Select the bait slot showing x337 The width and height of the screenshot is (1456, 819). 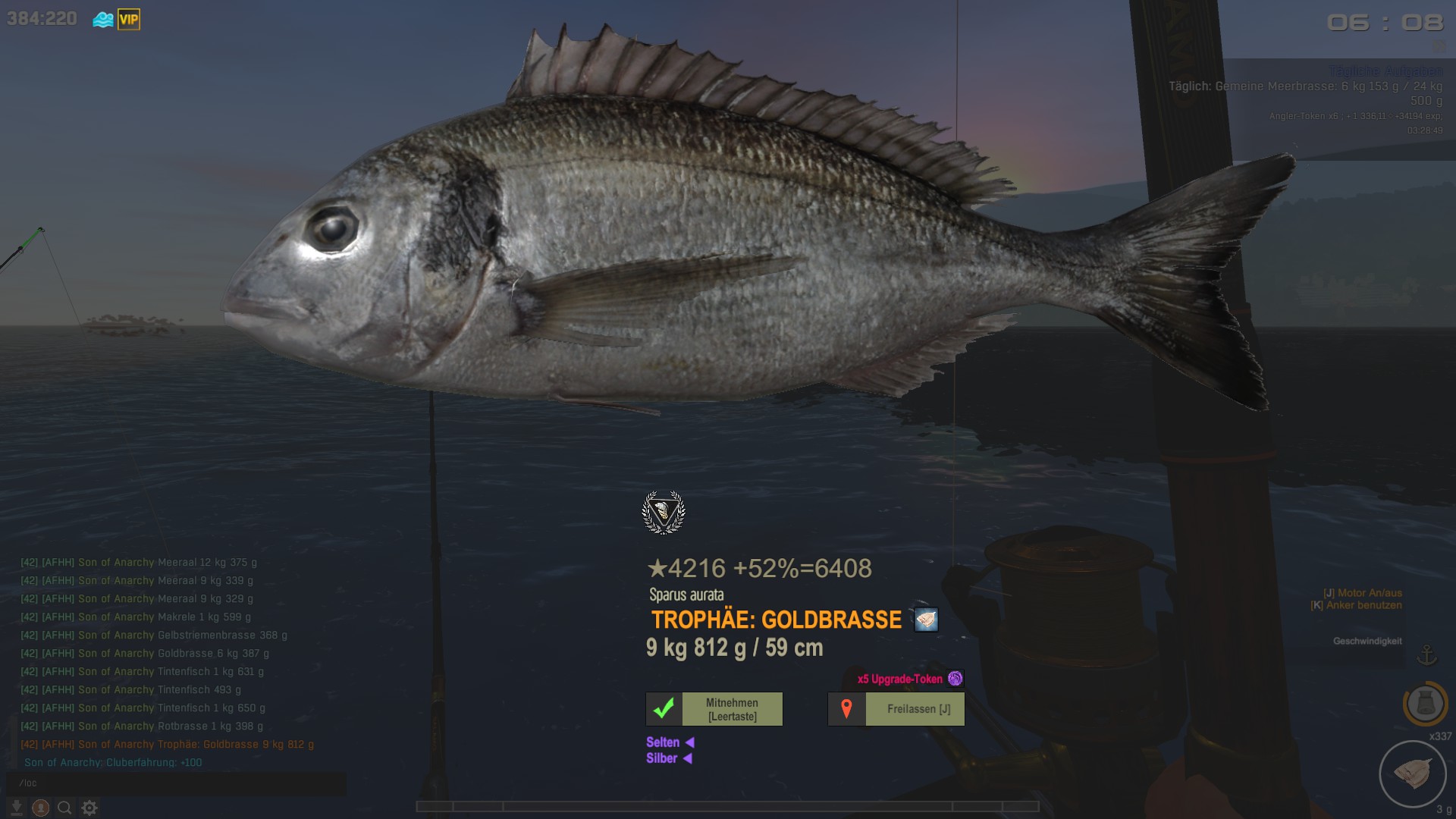pyautogui.click(x=1425, y=704)
